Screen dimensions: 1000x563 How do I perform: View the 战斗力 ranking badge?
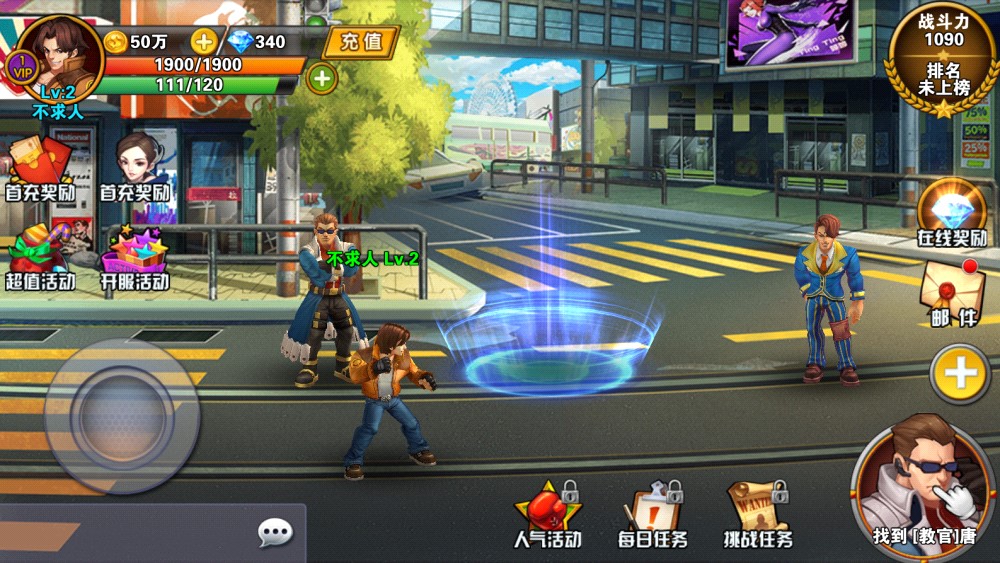(943, 58)
